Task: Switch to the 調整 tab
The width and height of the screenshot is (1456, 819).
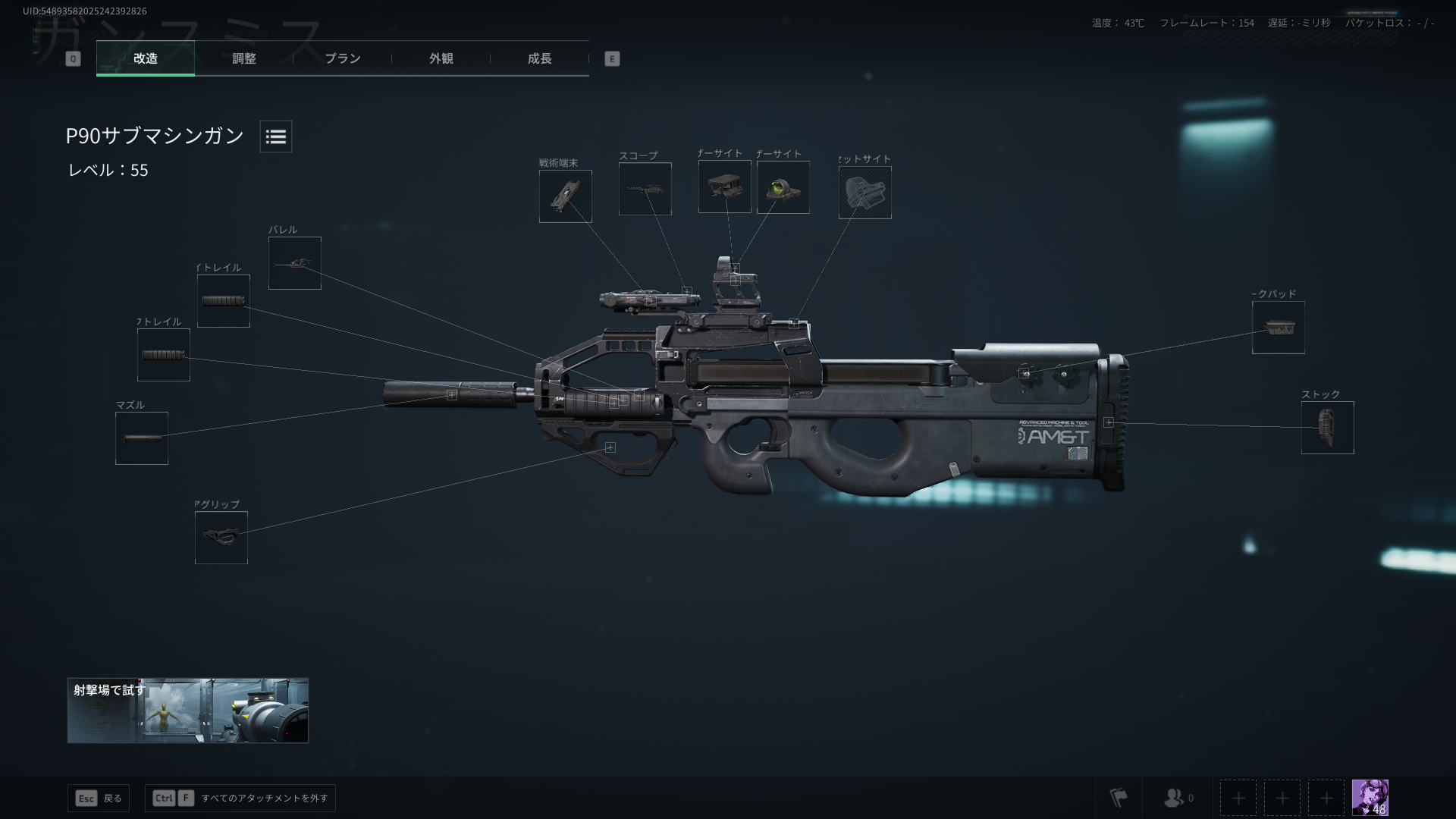Action: (x=245, y=58)
